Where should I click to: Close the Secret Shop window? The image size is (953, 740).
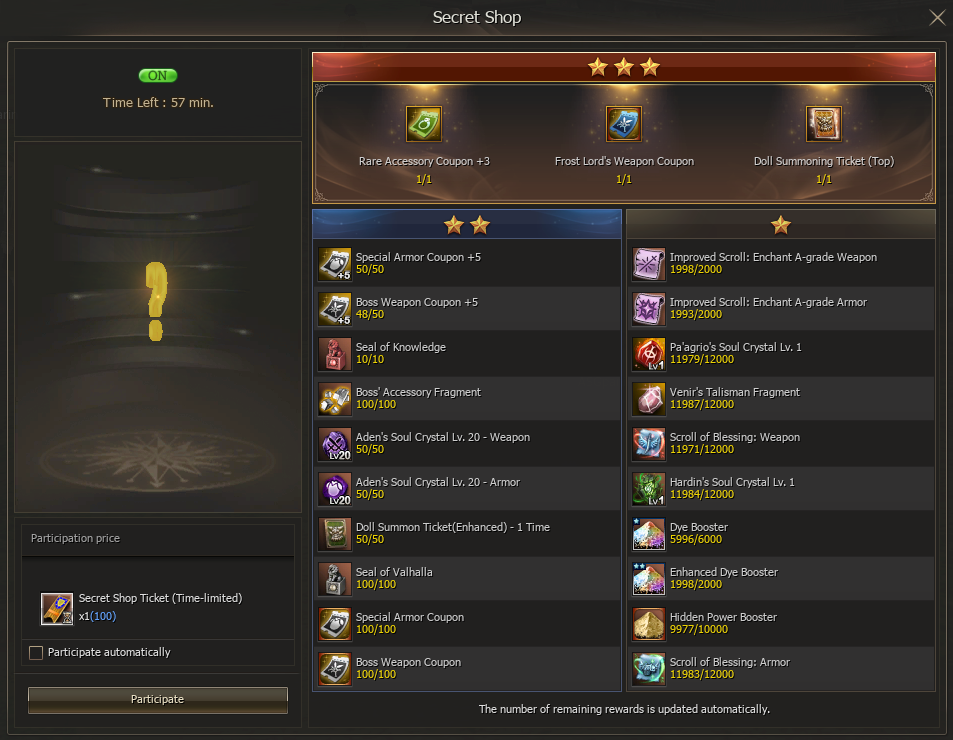pyautogui.click(x=937, y=17)
